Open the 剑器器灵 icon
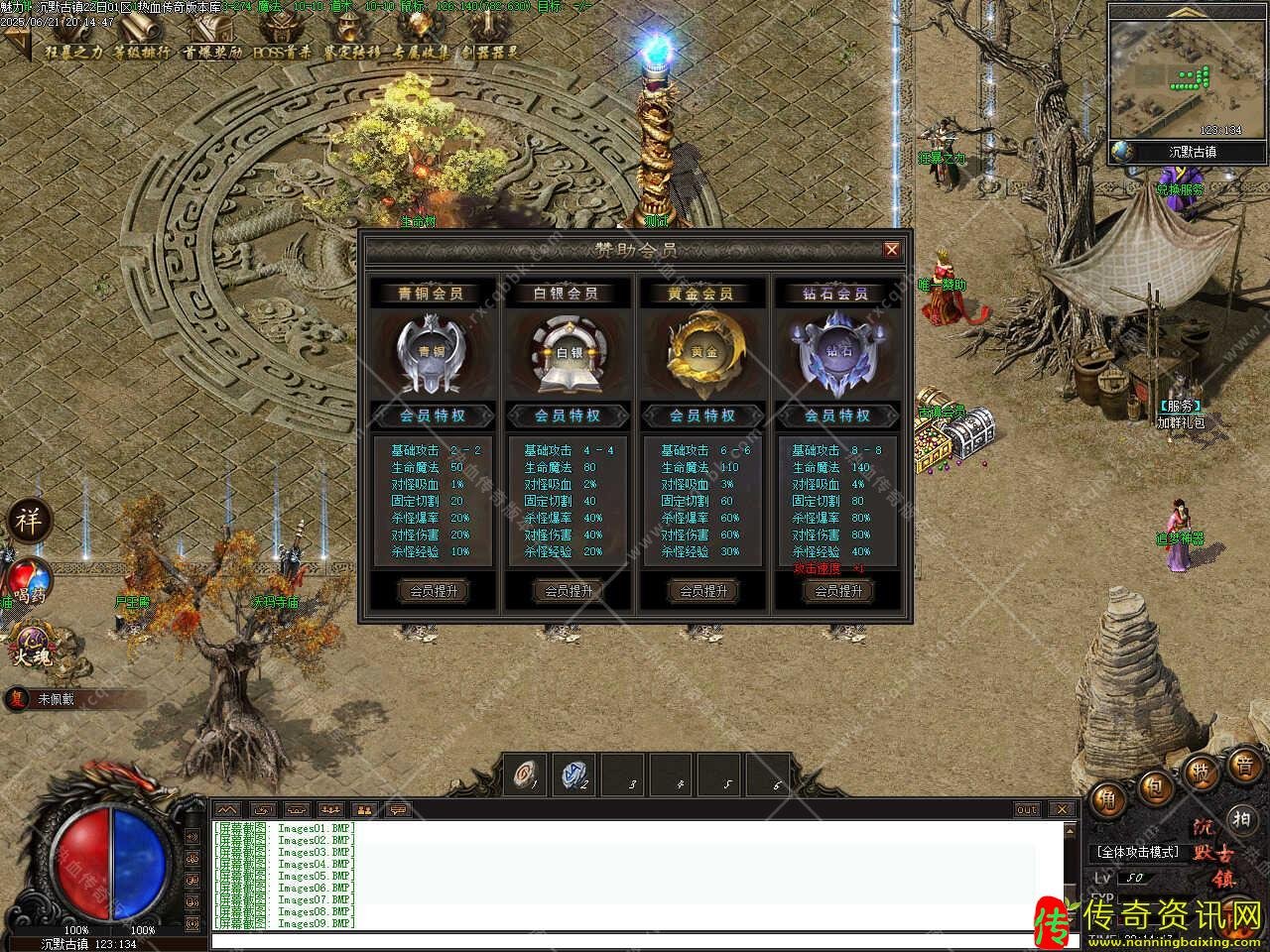 (486, 40)
